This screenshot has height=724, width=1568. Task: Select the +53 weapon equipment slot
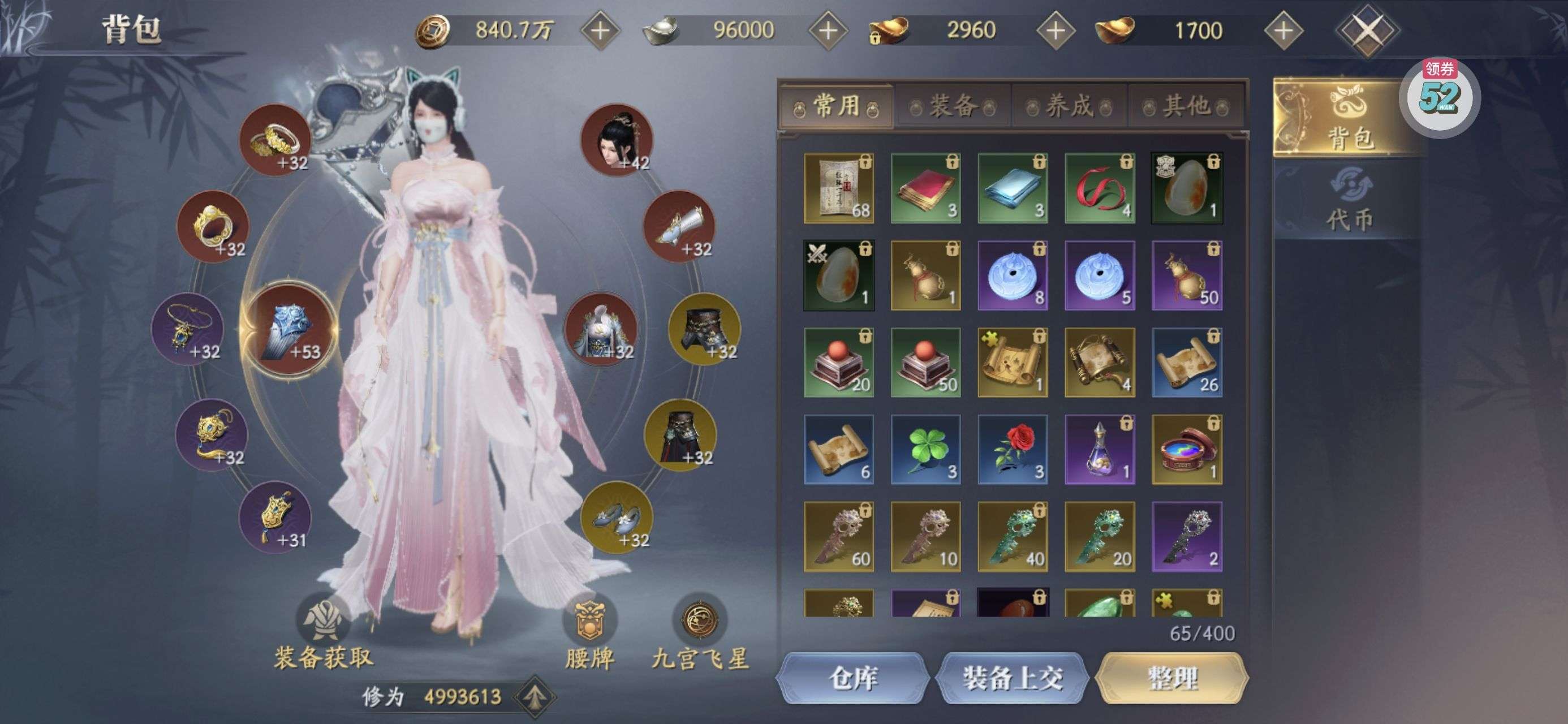[x=290, y=329]
